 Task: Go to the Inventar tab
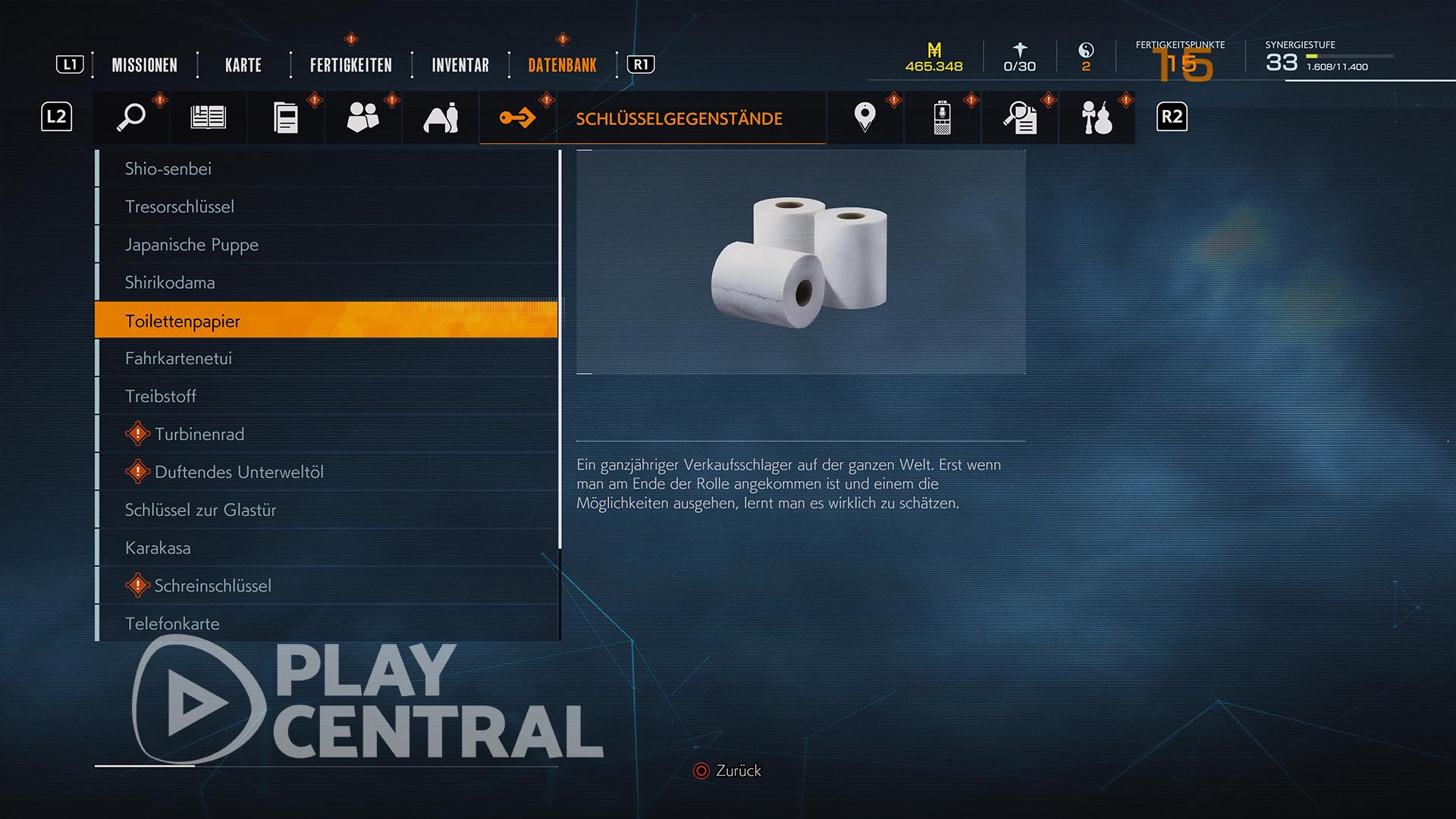(x=460, y=65)
